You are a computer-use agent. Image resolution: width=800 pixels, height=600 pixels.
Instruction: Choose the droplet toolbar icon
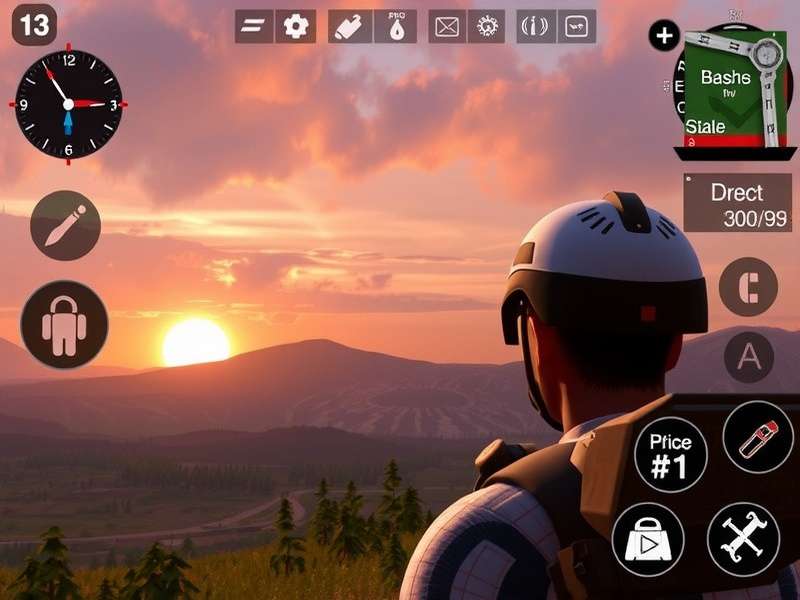pyautogui.click(x=395, y=26)
